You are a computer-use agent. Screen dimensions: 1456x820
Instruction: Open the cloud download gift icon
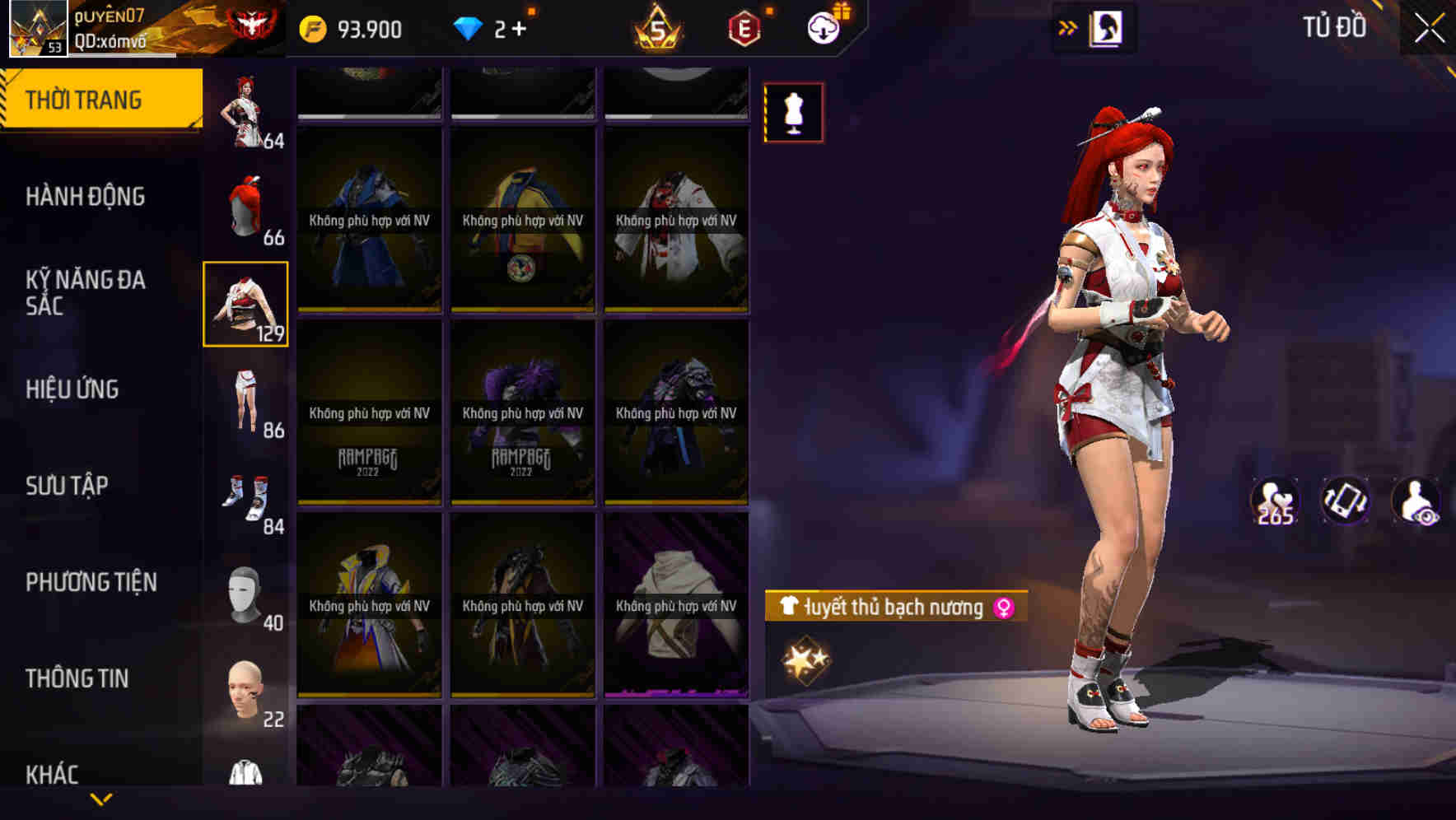click(824, 27)
